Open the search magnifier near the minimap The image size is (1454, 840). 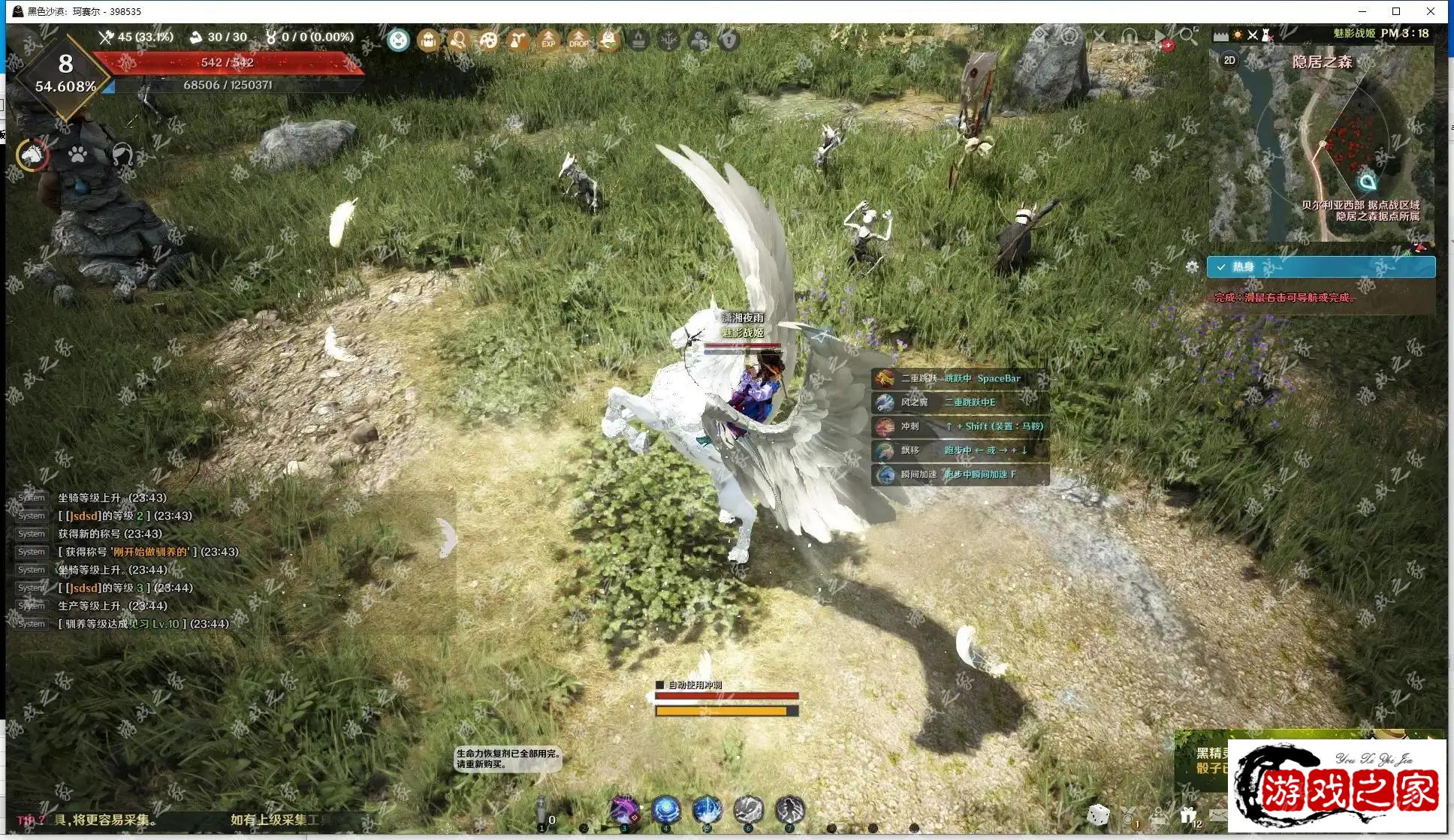pyautogui.click(x=1187, y=35)
